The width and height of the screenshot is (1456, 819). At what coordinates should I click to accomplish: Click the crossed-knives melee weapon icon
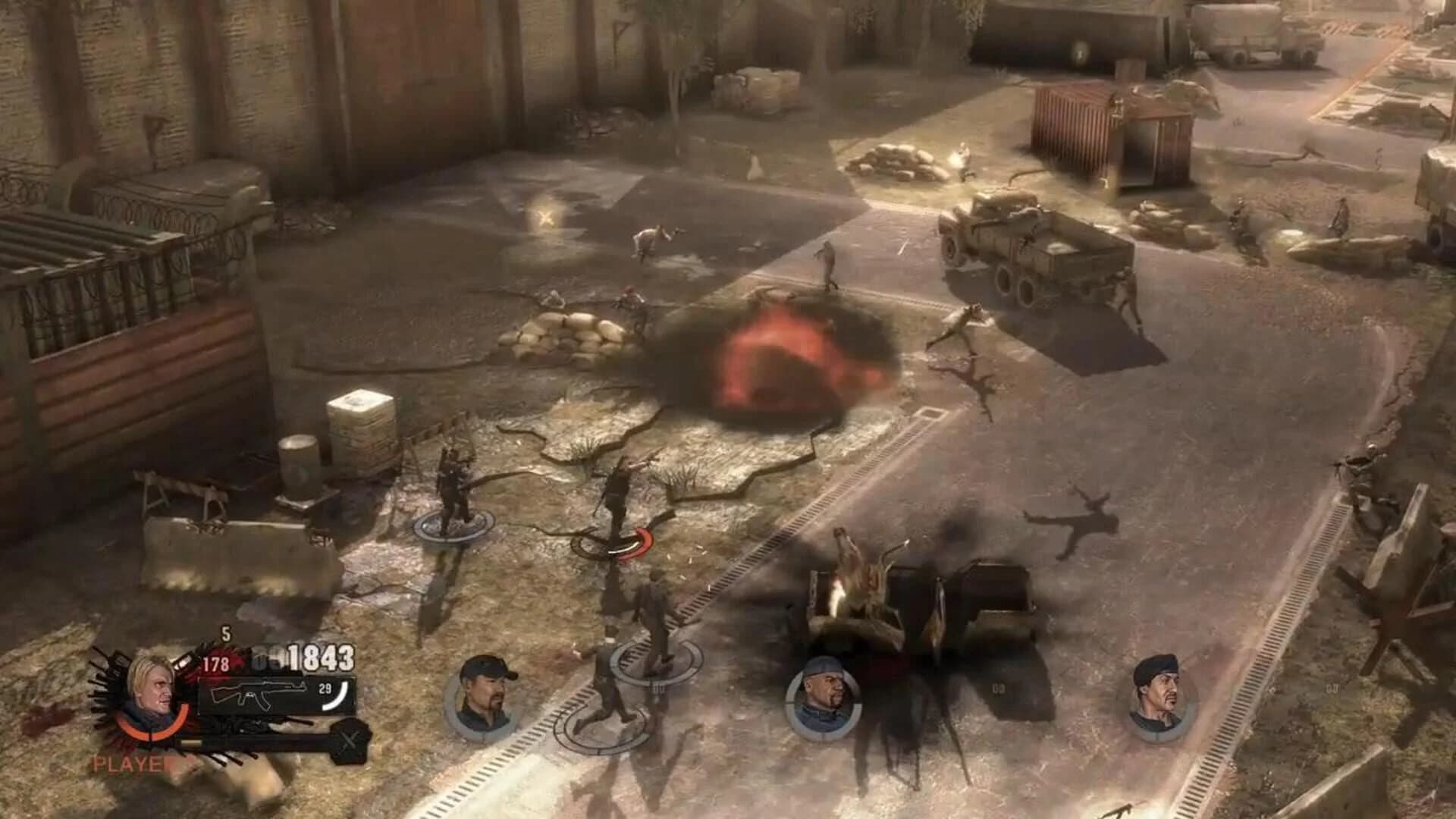350,738
